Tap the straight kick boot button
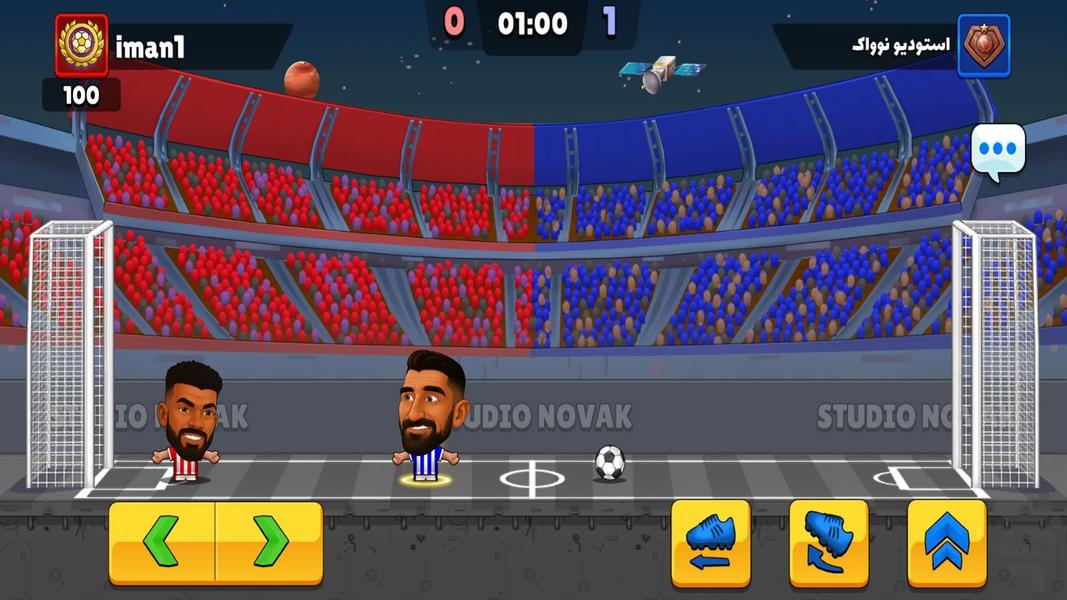 710,543
